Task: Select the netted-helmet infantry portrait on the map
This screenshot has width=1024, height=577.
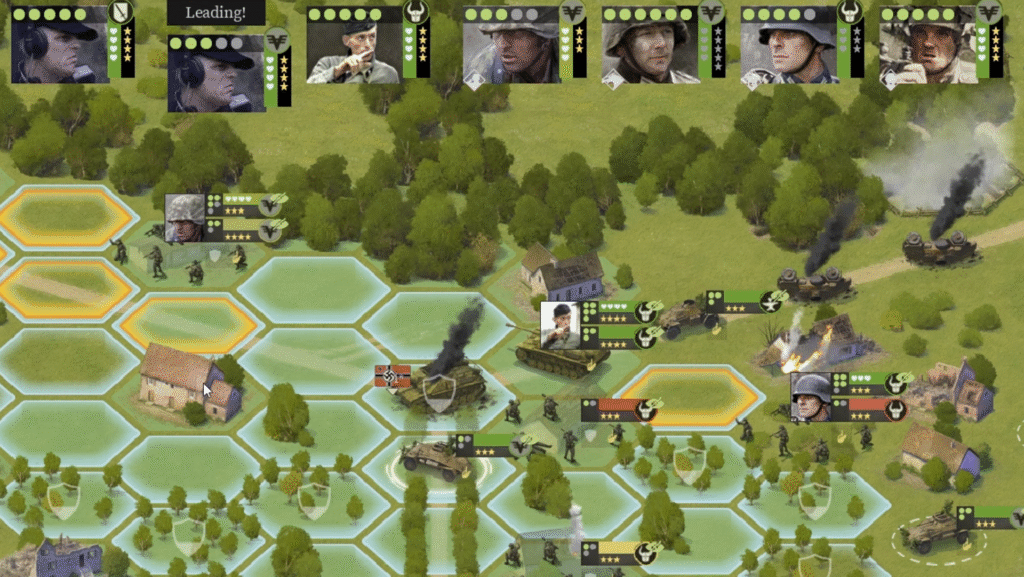Action: click(185, 218)
